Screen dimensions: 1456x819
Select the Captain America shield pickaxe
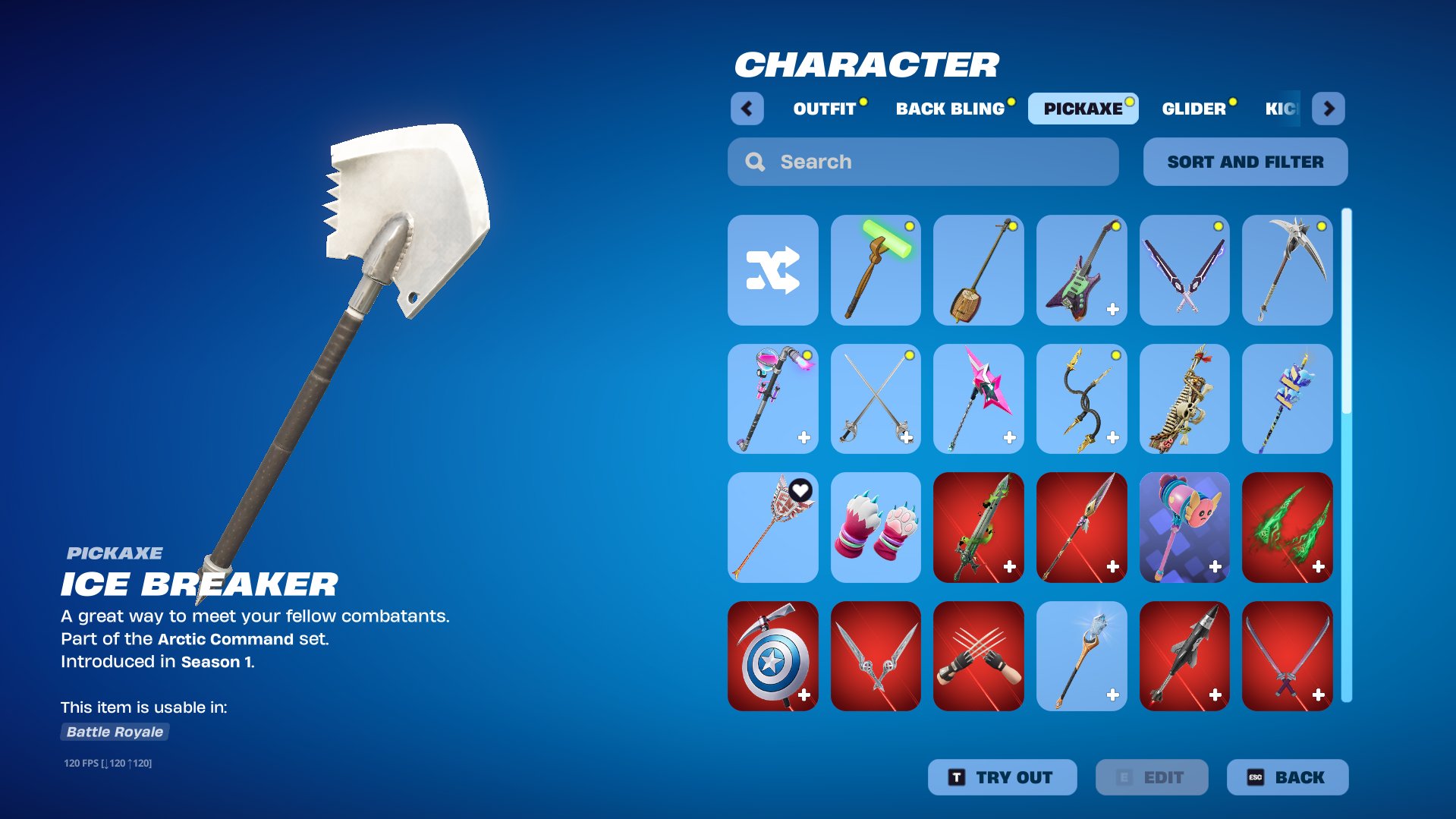[772, 657]
